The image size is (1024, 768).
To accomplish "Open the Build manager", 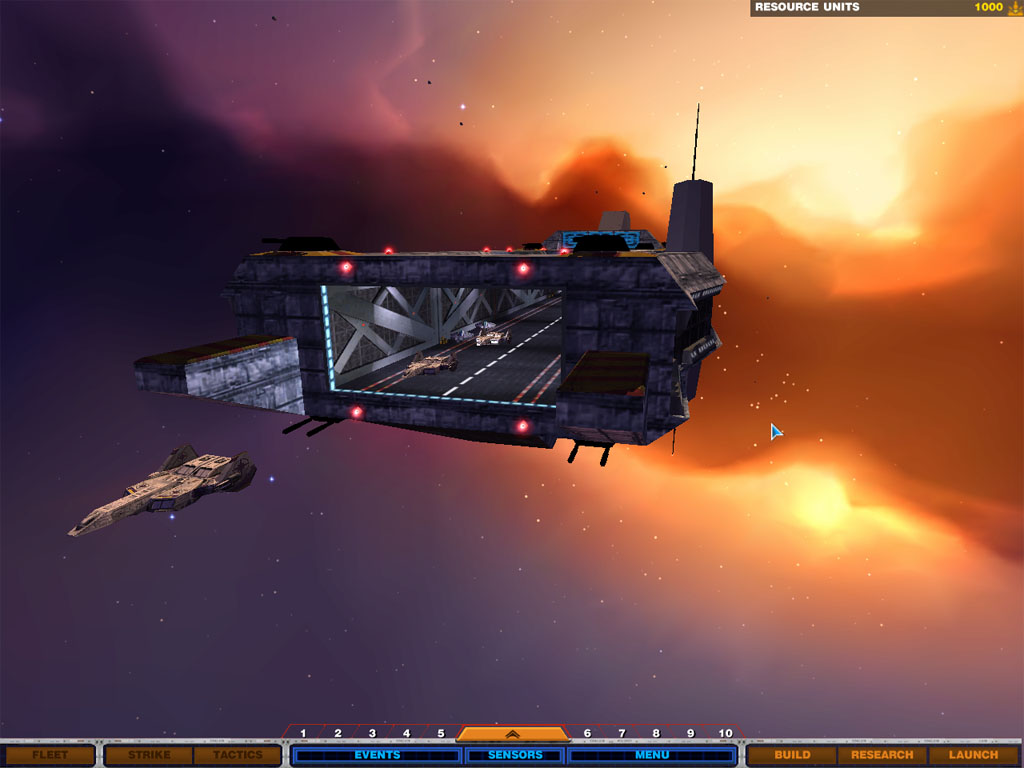I will click(792, 755).
